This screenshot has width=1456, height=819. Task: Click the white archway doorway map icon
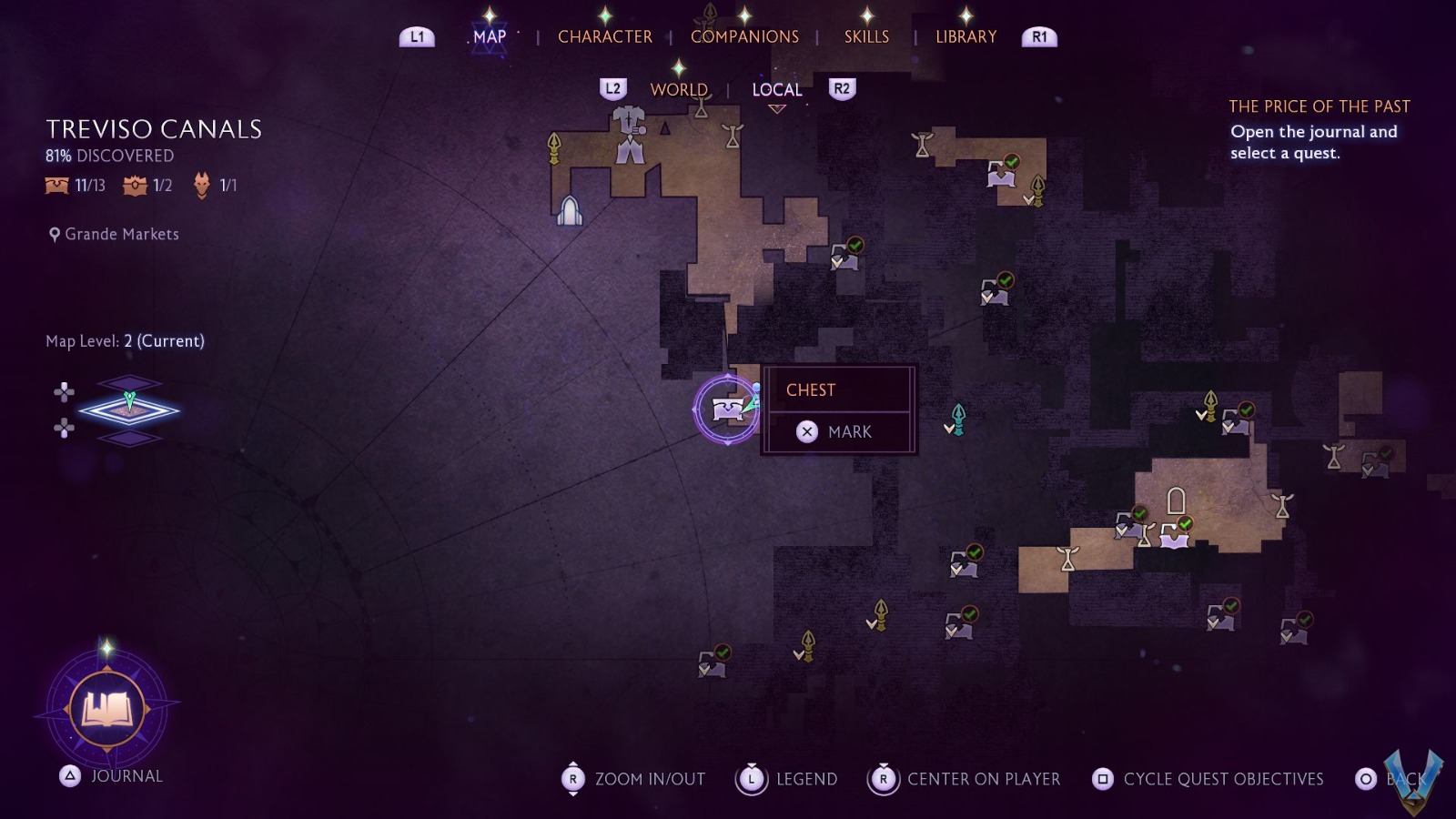point(1176,500)
